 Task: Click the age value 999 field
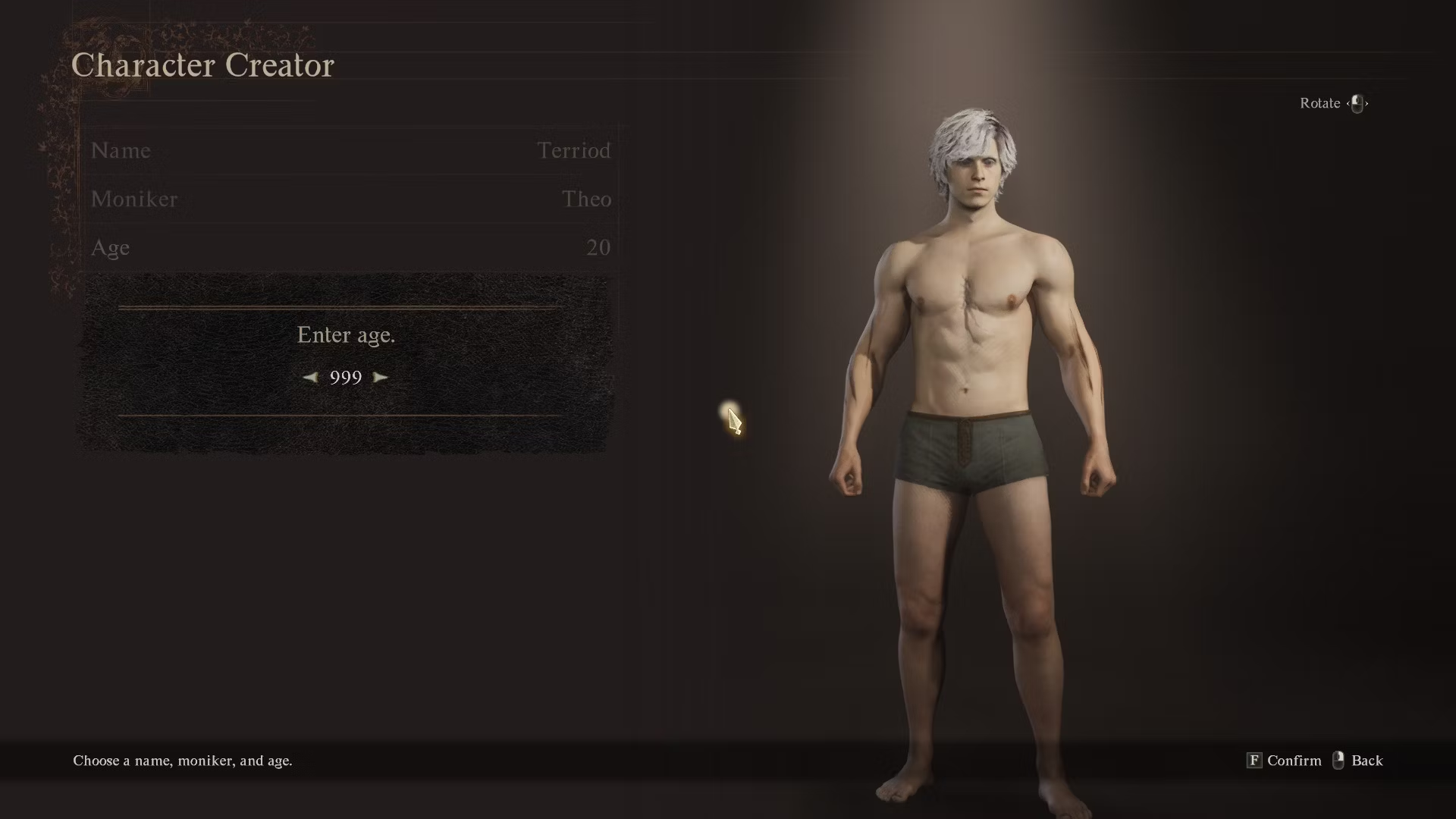point(346,377)
